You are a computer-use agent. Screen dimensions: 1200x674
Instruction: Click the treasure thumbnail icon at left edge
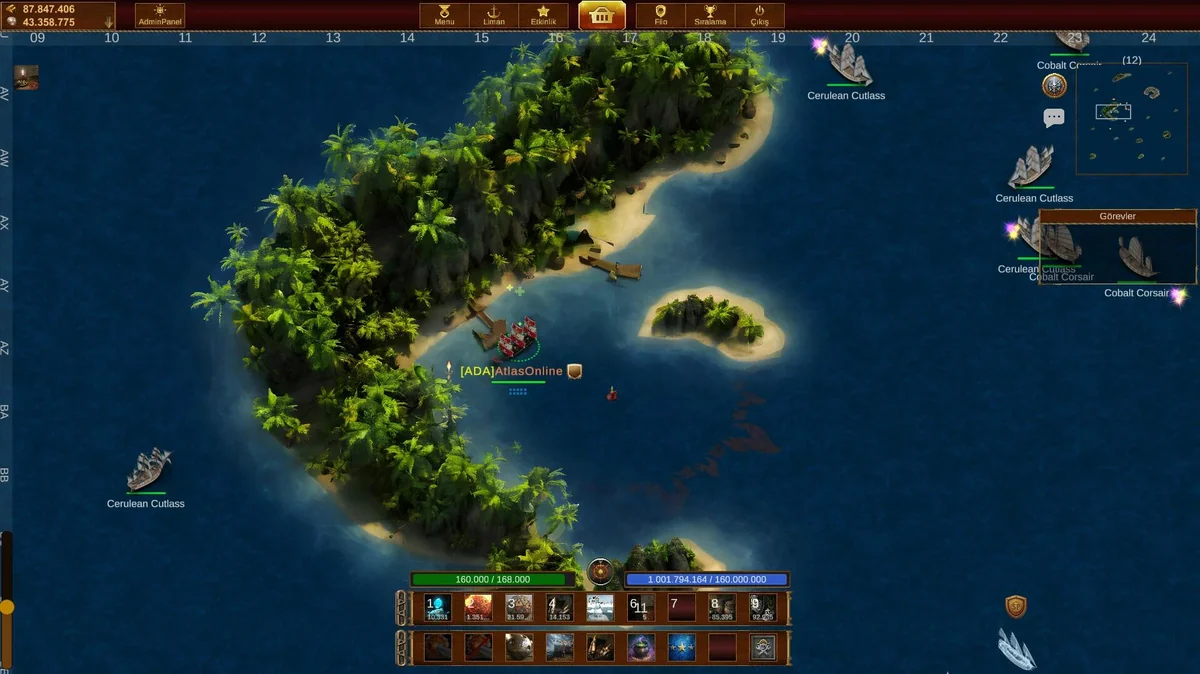(26, 77)
